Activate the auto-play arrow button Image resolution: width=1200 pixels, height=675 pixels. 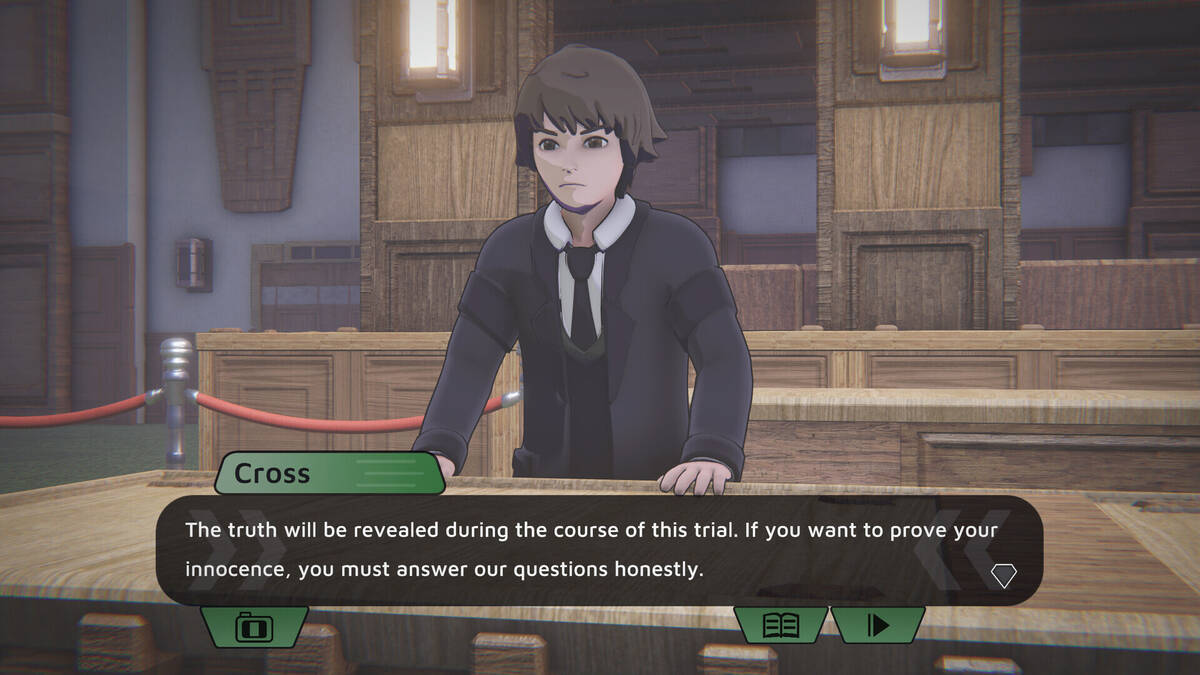point(877,625)
